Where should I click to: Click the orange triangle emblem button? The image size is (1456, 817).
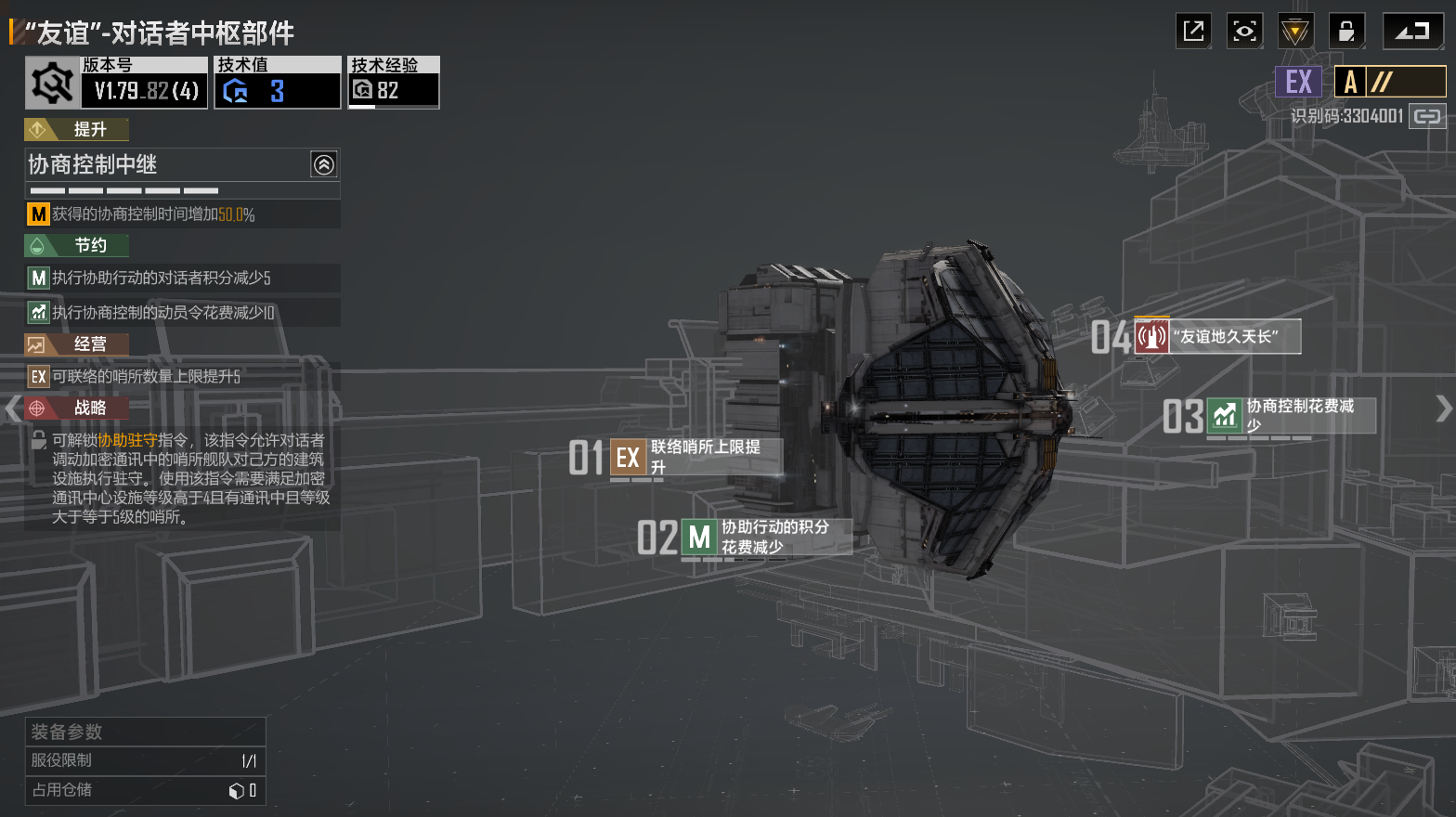coord(1294,32)
